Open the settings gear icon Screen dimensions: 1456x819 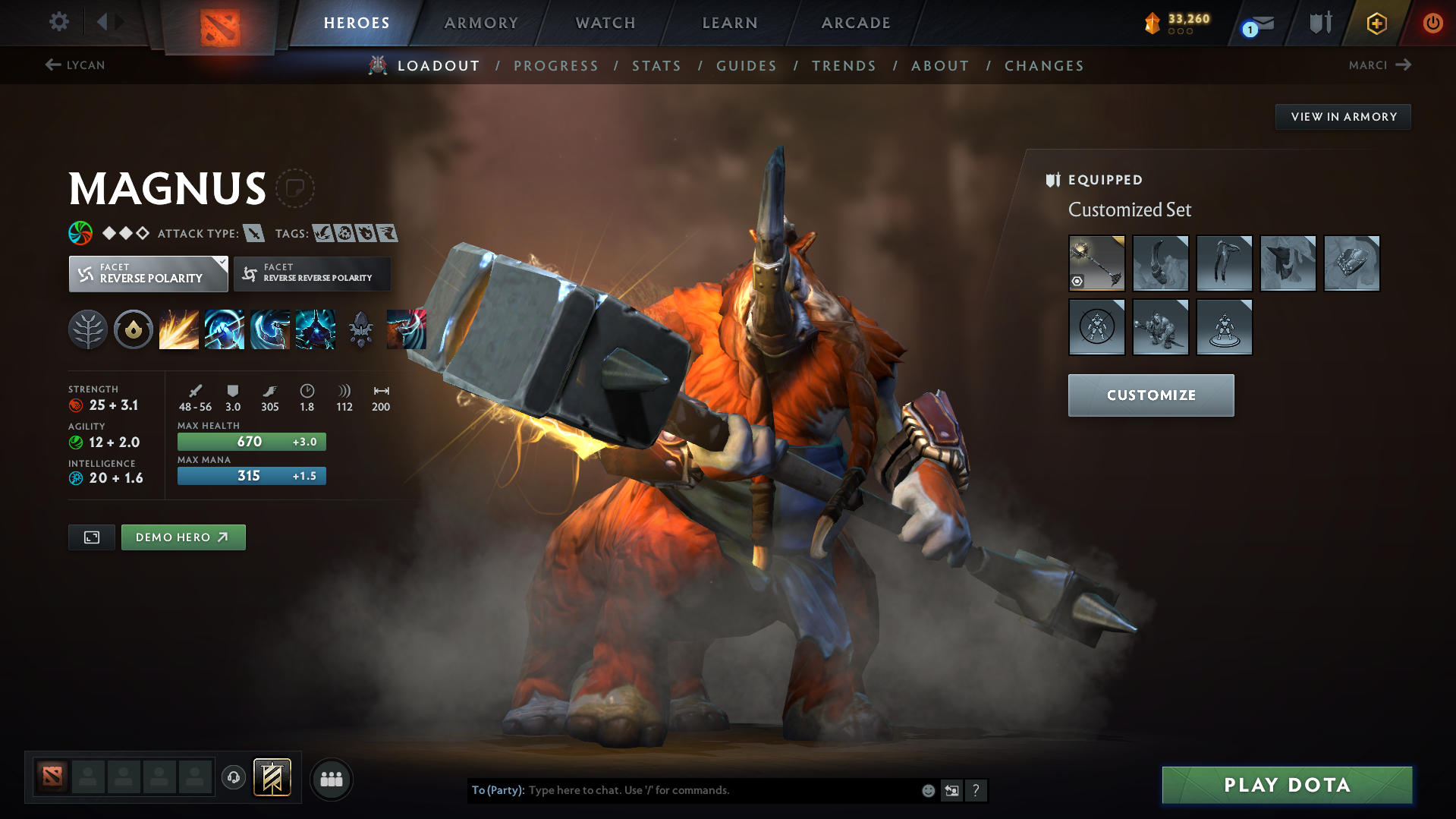(59, 22)
